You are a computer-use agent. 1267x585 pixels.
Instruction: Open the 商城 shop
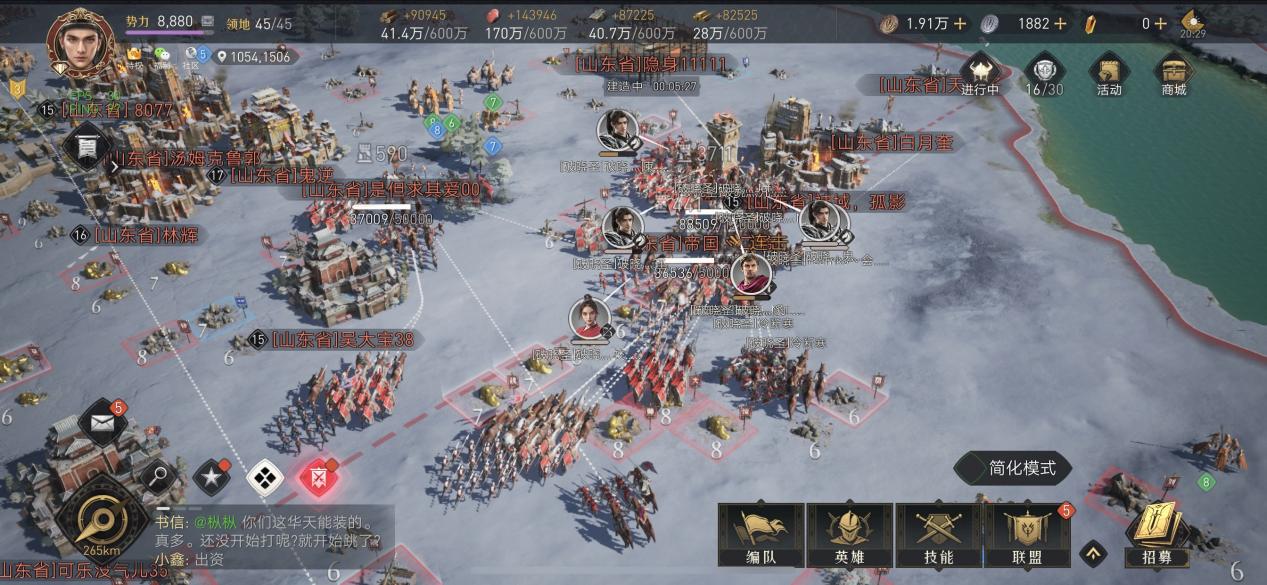coord(1173,74)
